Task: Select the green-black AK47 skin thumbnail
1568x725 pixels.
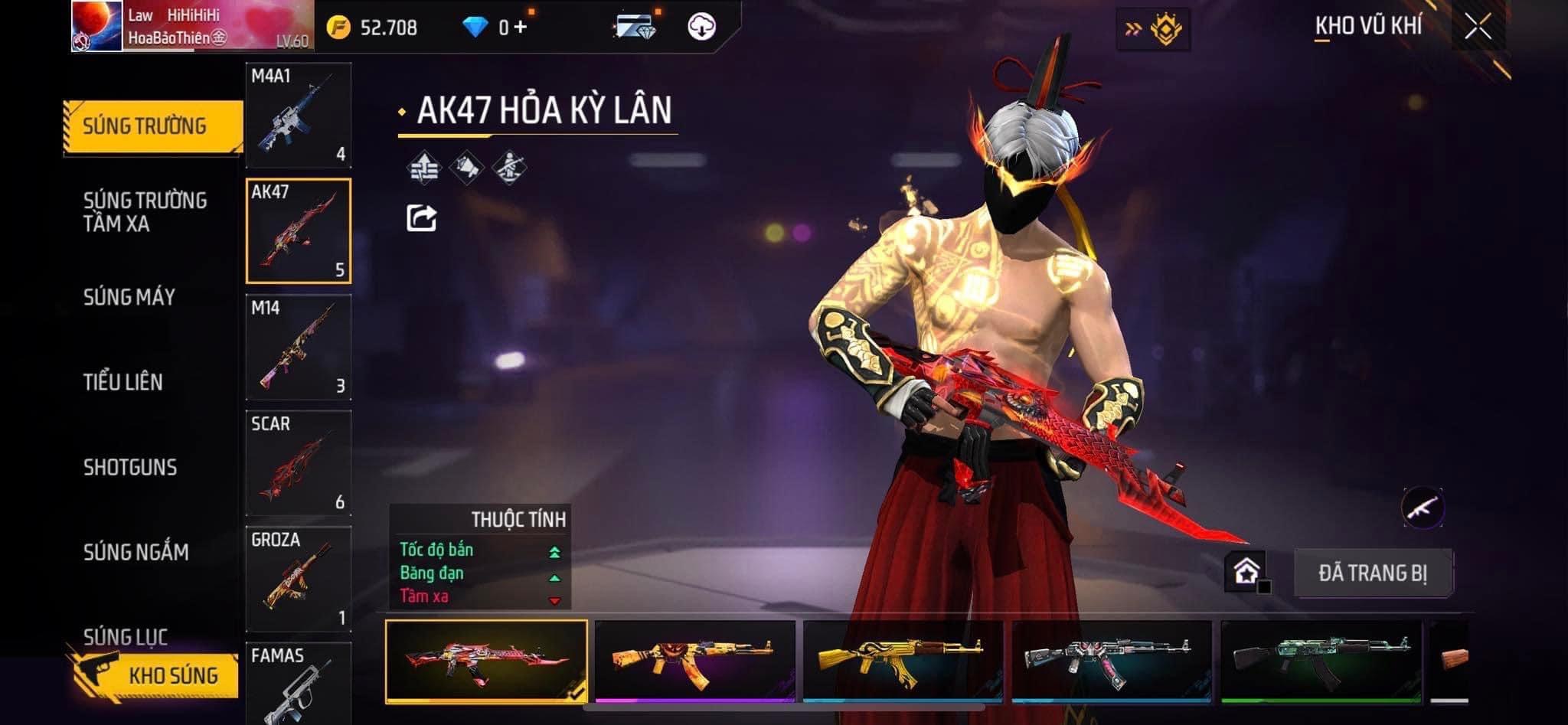Action: tap(1321, 661)
